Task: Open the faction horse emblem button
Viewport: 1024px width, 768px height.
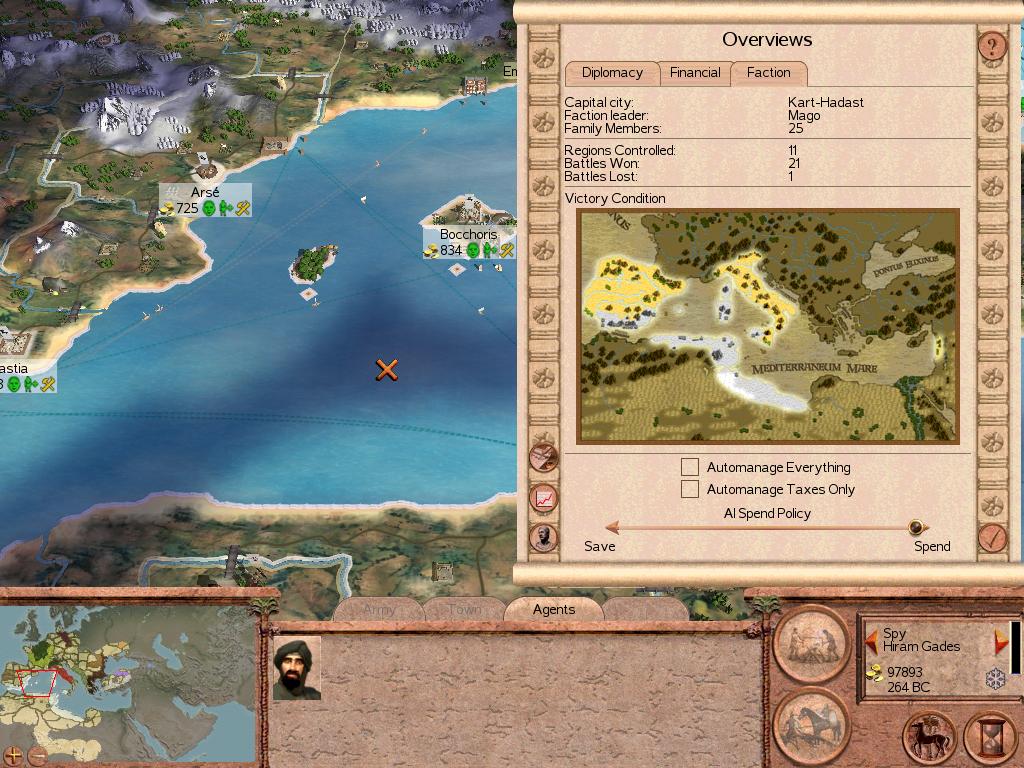Action: 929,738
